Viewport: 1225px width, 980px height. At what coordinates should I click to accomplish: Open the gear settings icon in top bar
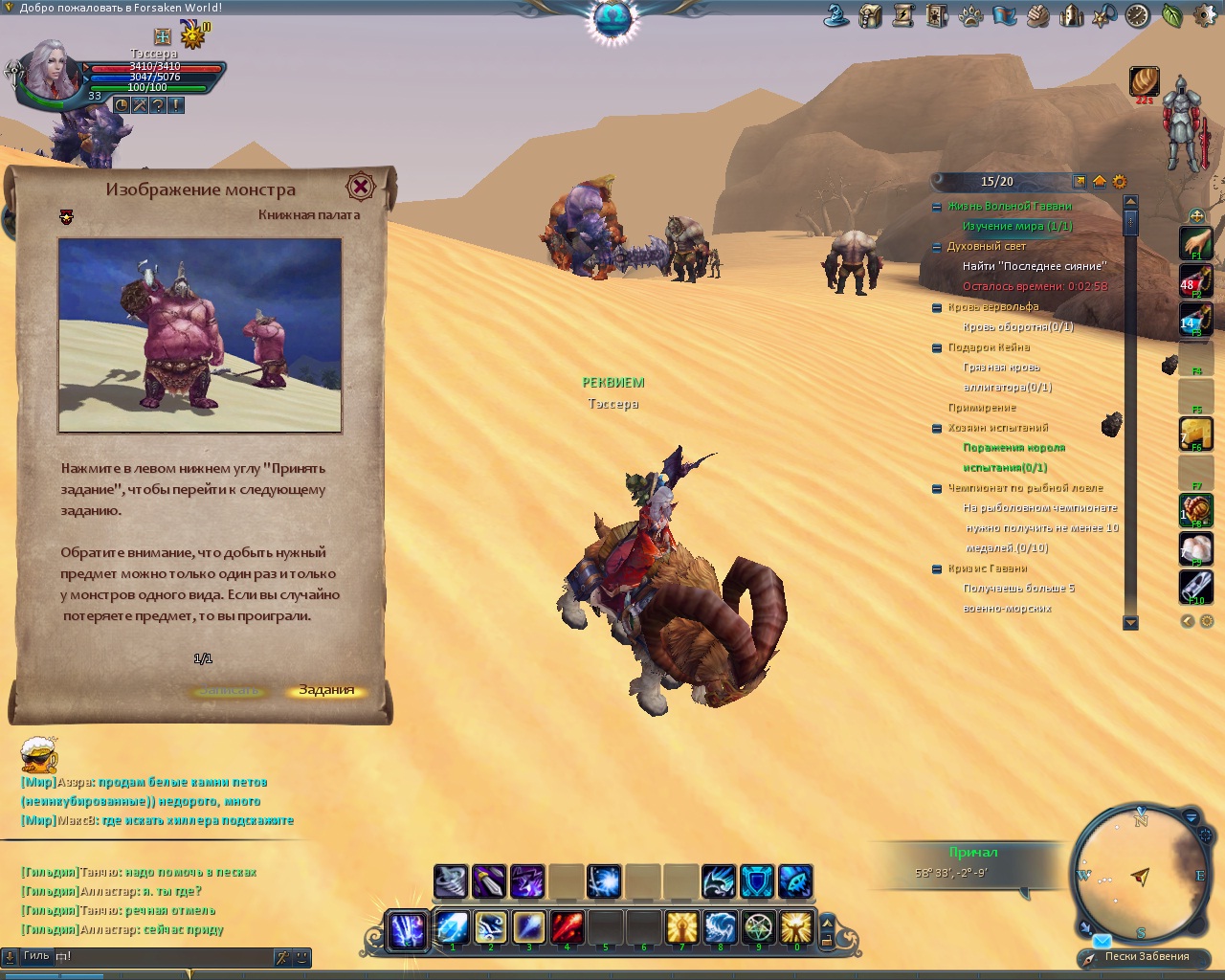[1204, 15]
